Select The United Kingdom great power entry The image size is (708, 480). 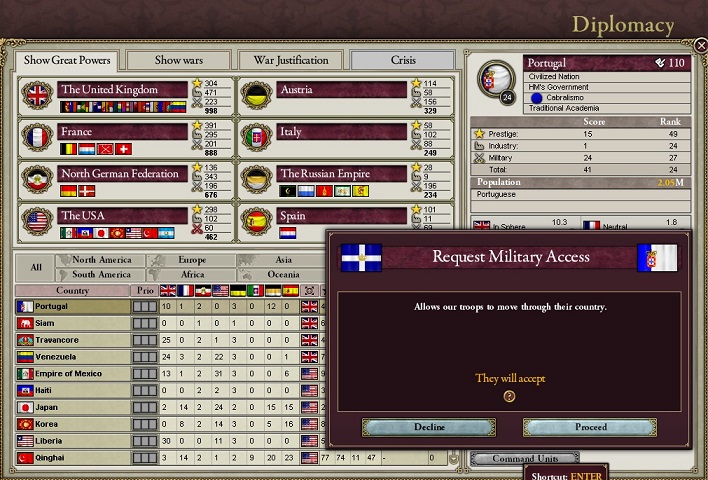pos(122,90)
